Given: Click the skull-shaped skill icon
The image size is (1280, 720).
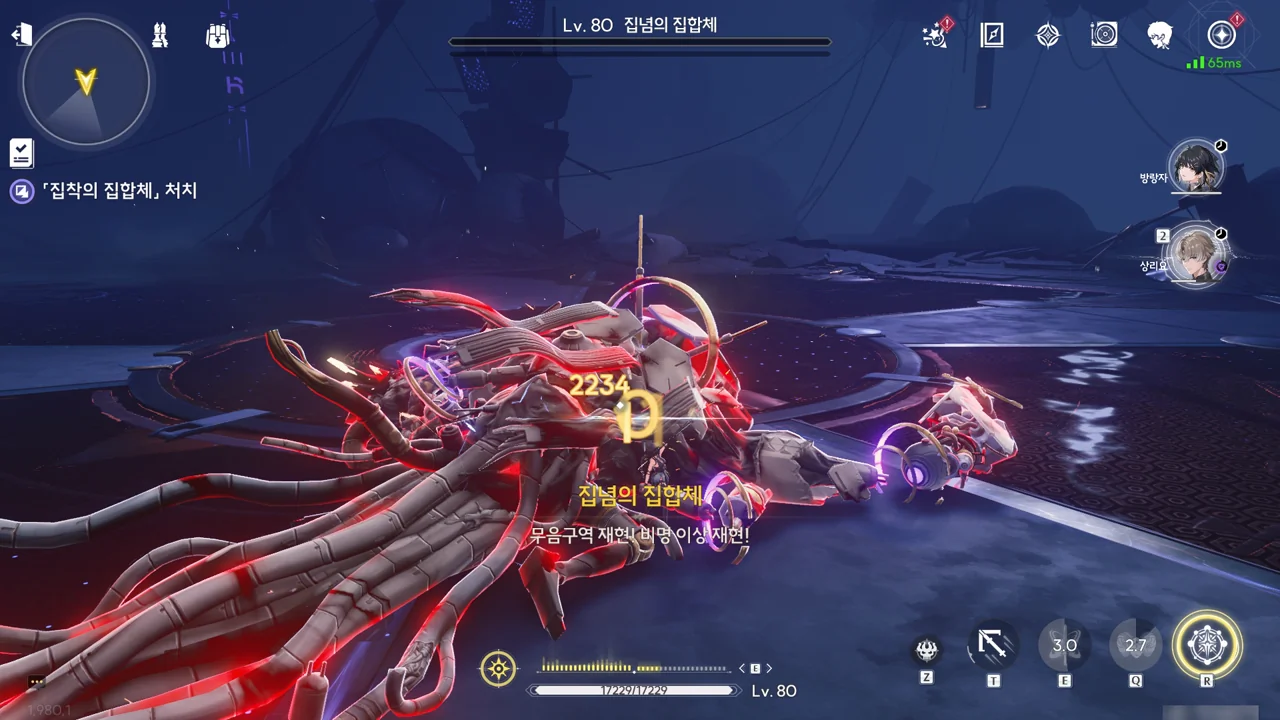Looking at the screenshot, I should point(927,650).
